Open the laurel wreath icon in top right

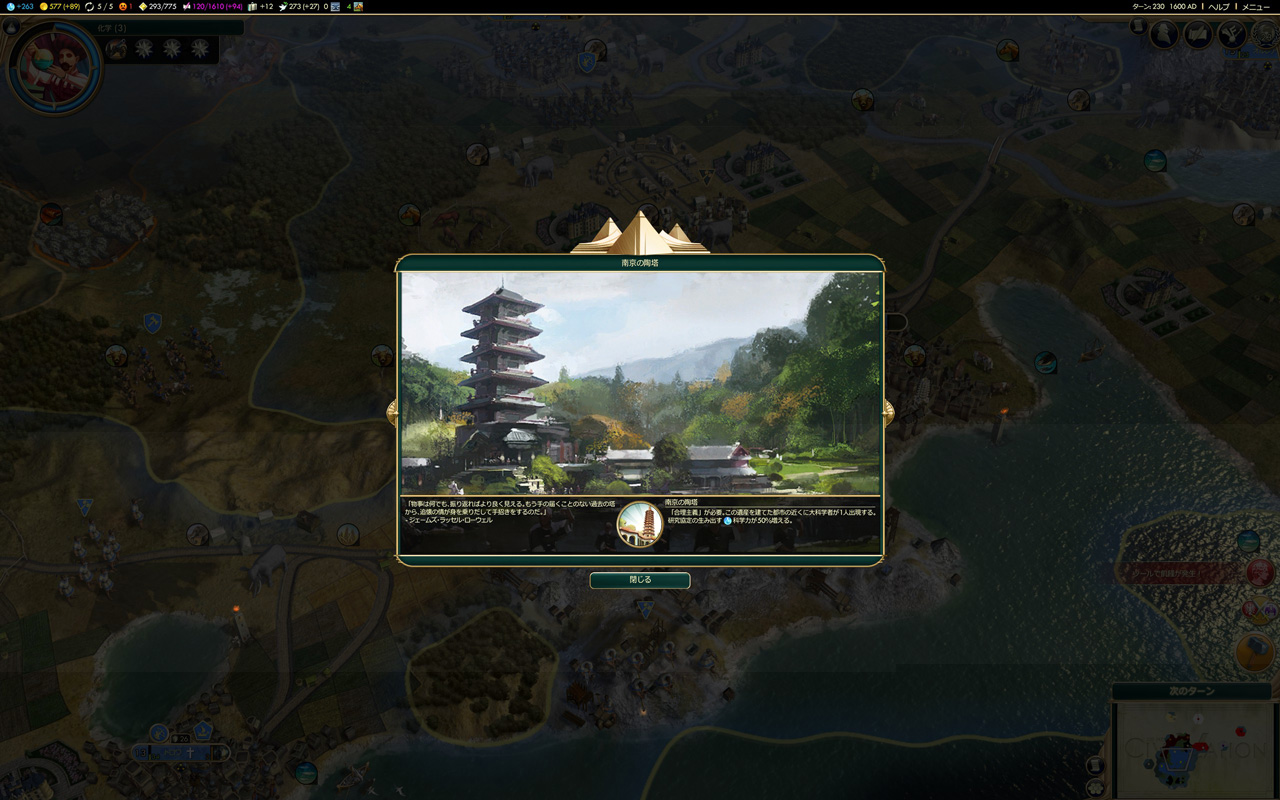[x=1264, y=35]
